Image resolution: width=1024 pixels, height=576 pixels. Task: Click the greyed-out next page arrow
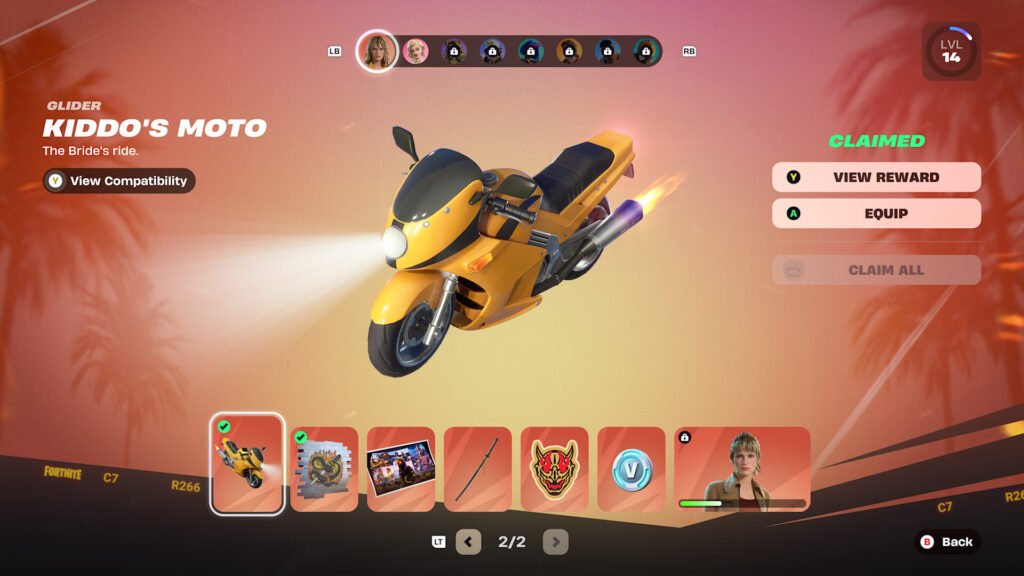556,542
